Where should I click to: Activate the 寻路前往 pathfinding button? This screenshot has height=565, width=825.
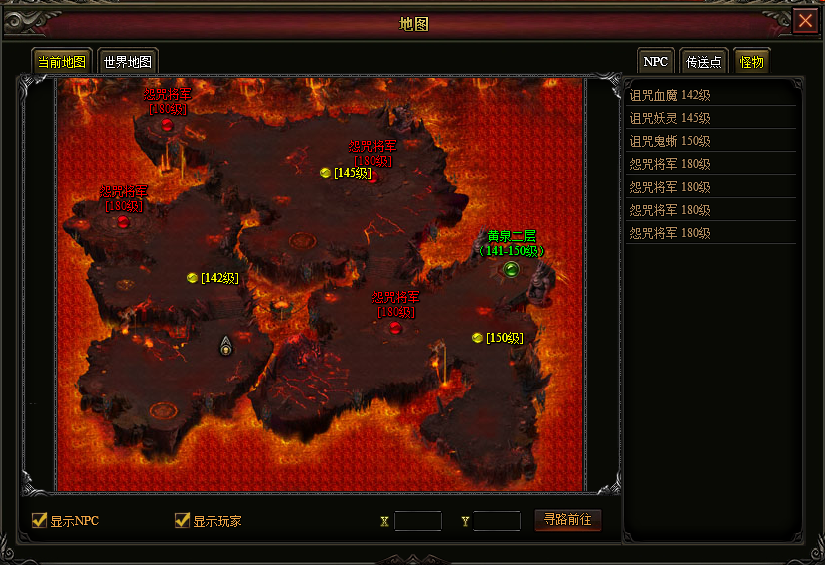click(568, 520)
